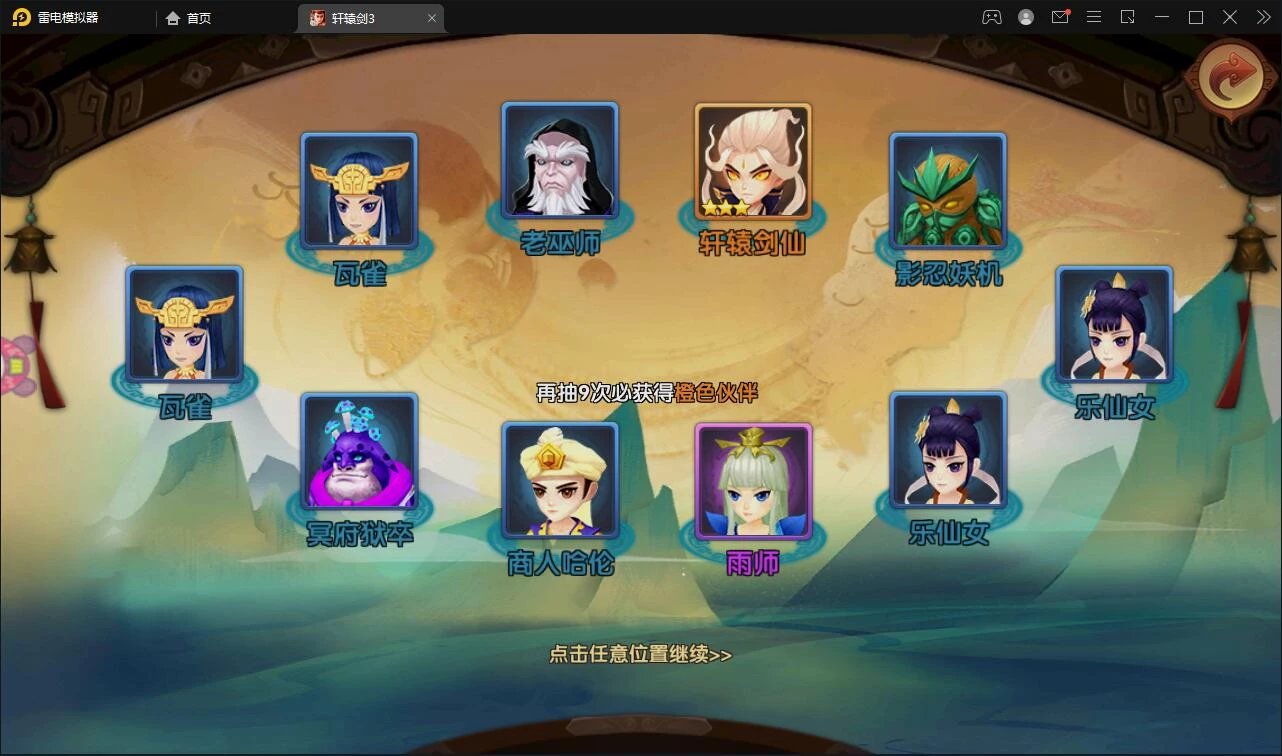Image resolution: width=1282 pixels, height=756 pixels.
Task: Minimize the emulator window
Action: 1162,17
